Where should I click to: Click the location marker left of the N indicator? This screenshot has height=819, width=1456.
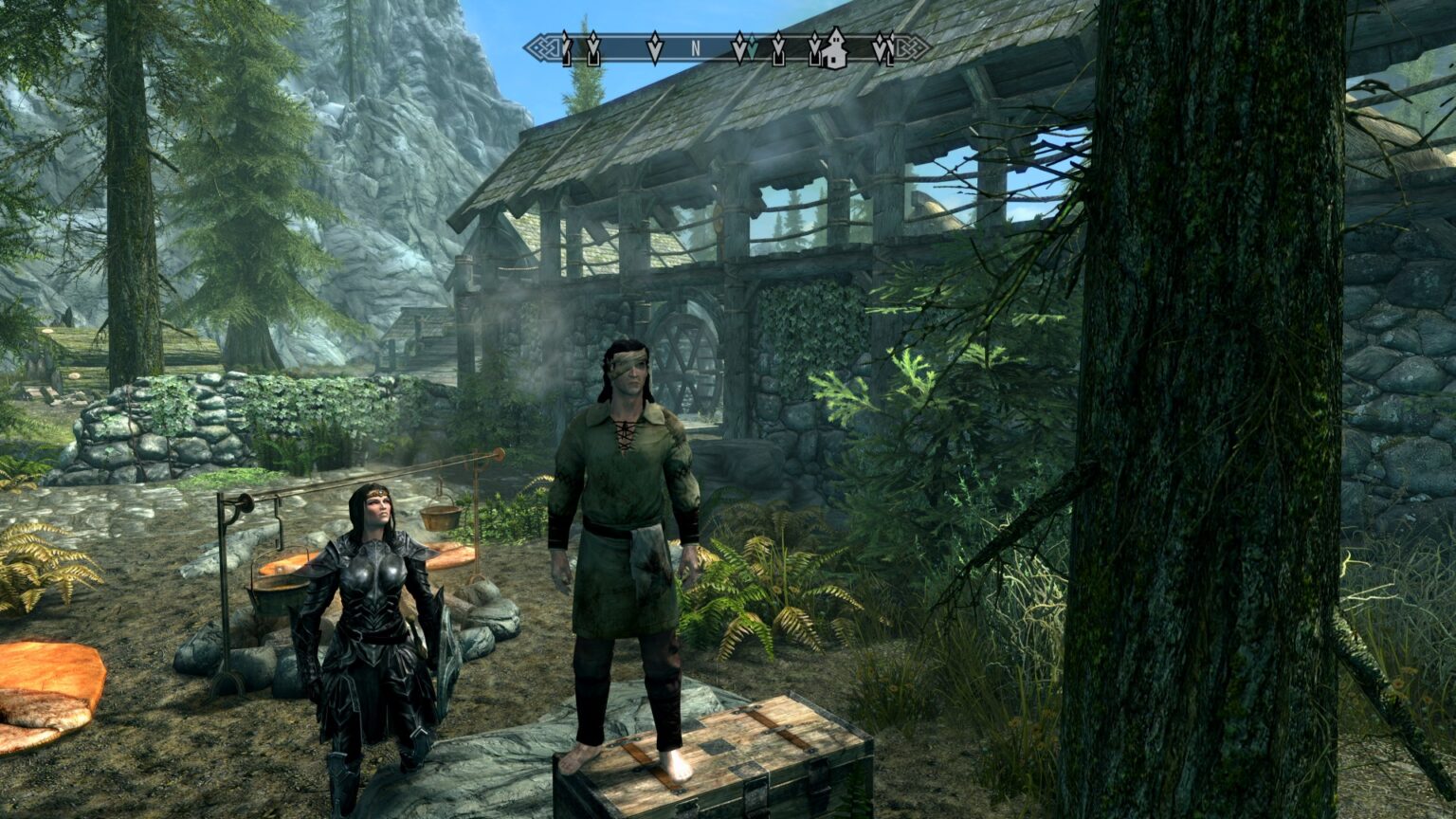click(x=655, y=47)
